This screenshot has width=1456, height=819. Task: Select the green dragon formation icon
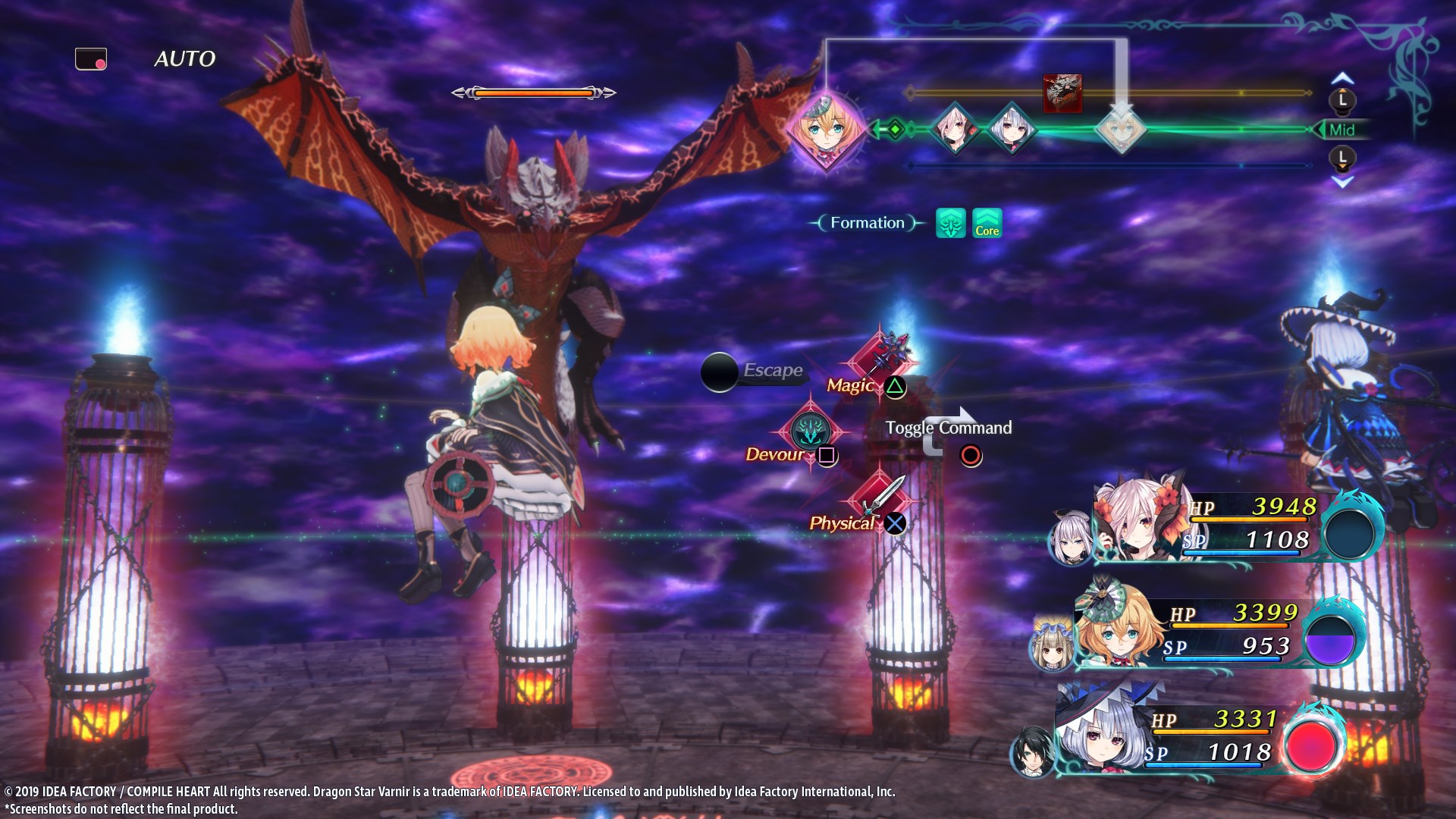point(950,224)
